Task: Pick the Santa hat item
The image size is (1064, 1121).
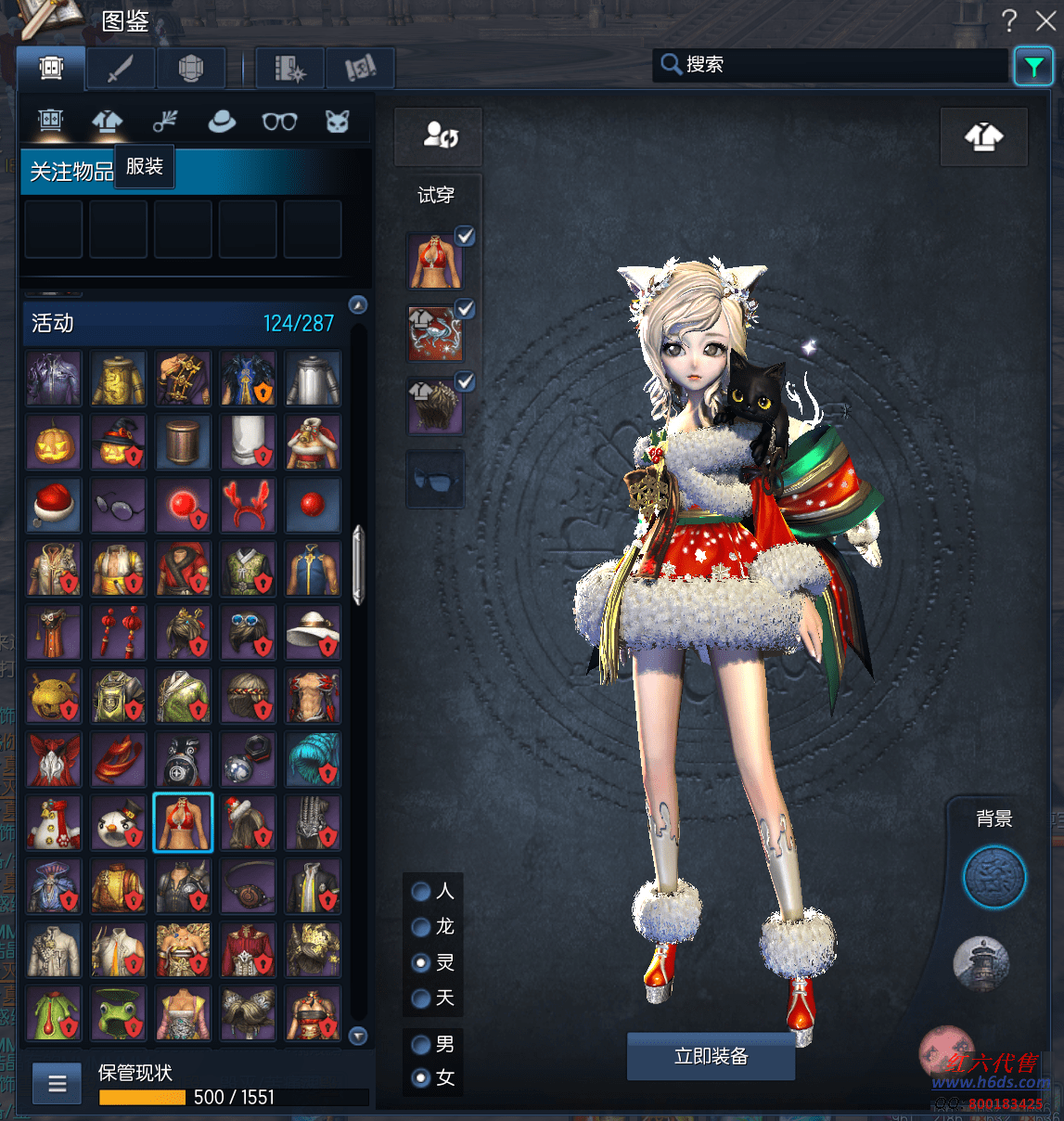Action: tap(54, 506)
